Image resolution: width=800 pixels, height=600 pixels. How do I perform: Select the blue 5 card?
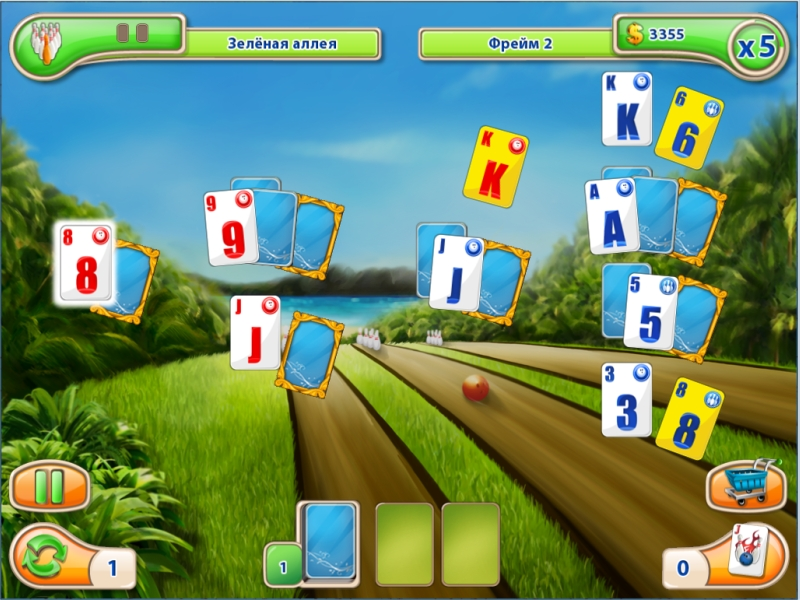coord(650,311)
